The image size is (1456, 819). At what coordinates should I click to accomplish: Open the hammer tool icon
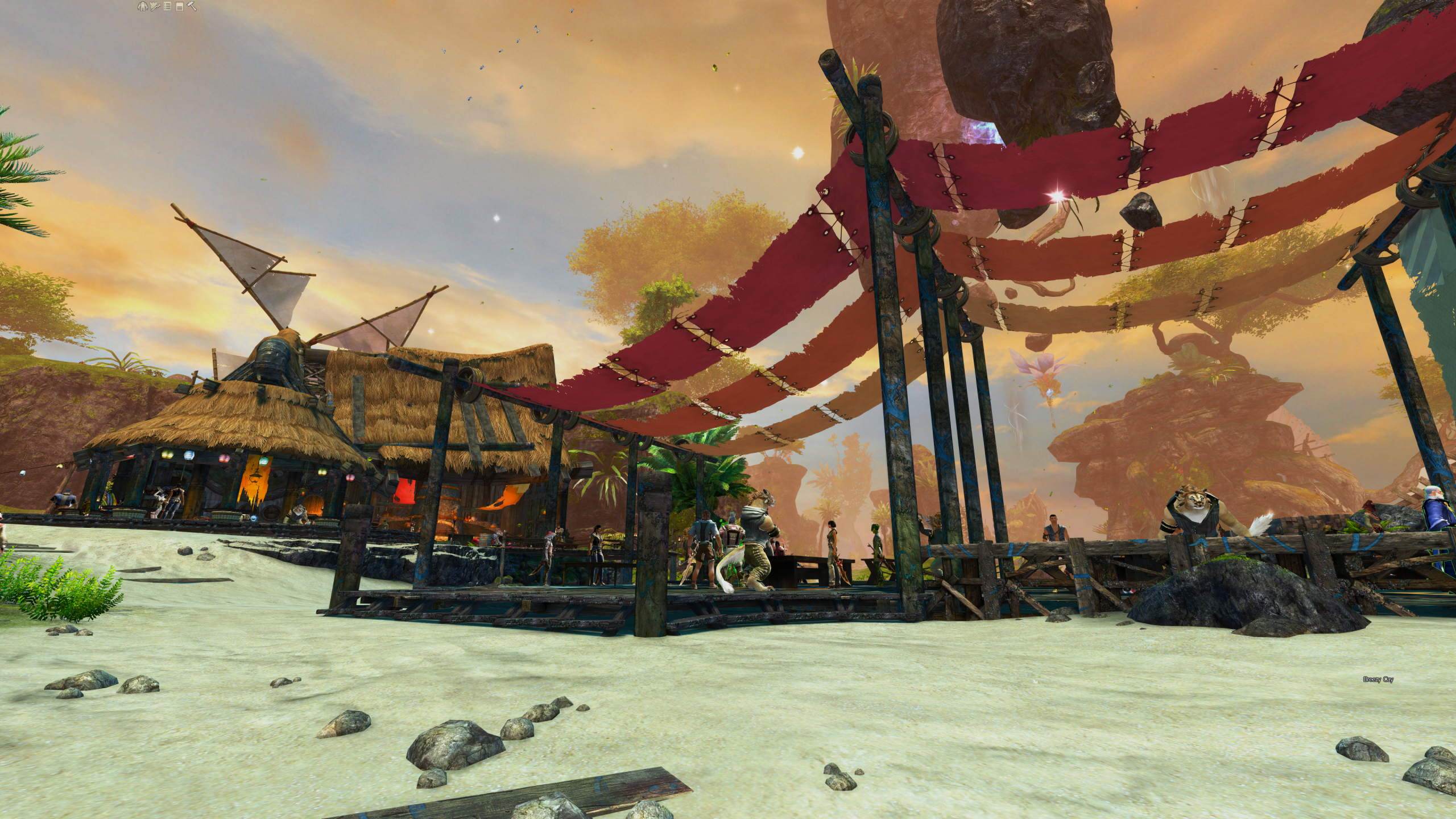192,6
